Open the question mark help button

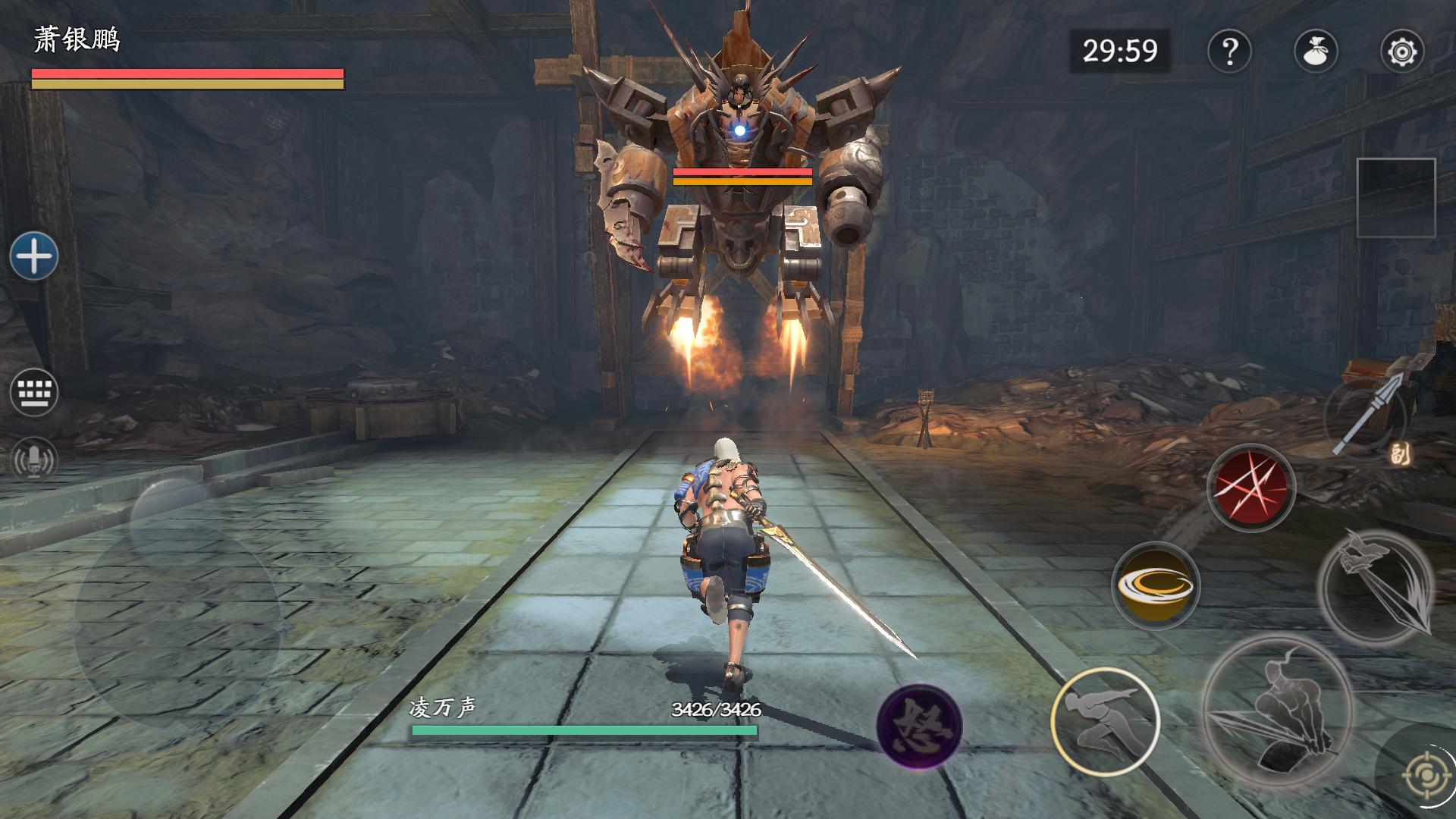point(1228,52)
